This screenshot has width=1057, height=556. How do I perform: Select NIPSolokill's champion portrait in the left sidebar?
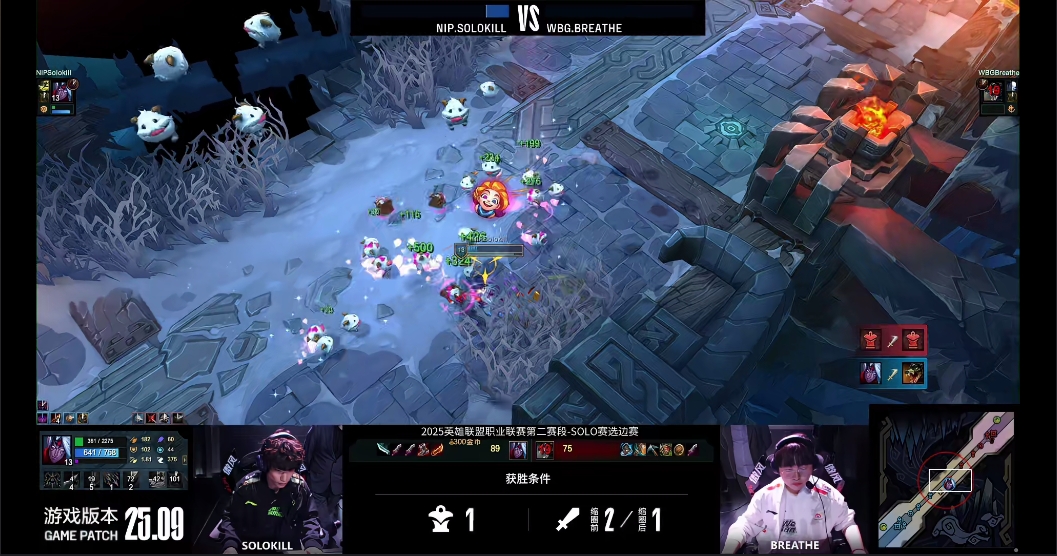(61, 93)
